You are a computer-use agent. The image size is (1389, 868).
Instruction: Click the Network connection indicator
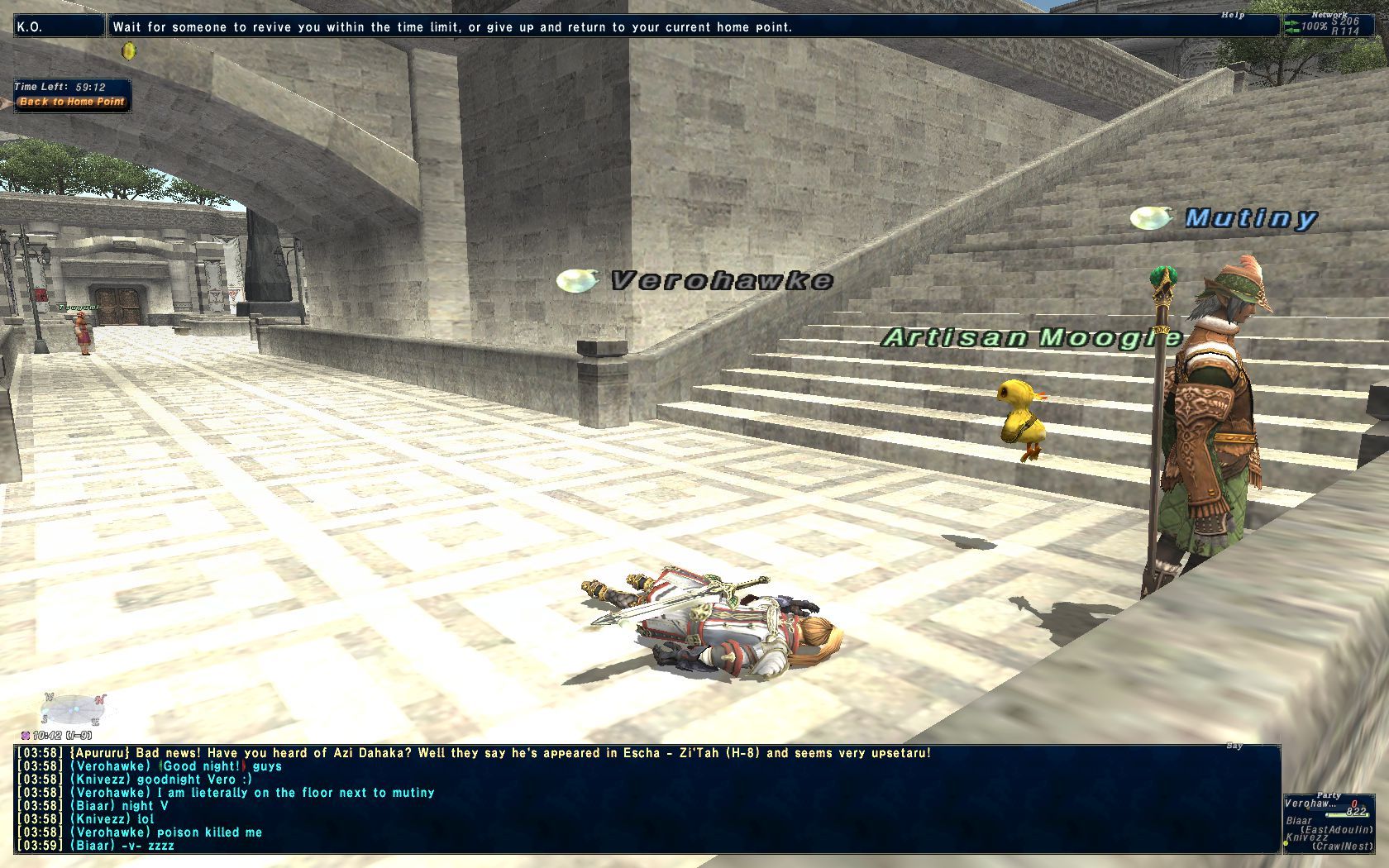tap(1325, 26)
